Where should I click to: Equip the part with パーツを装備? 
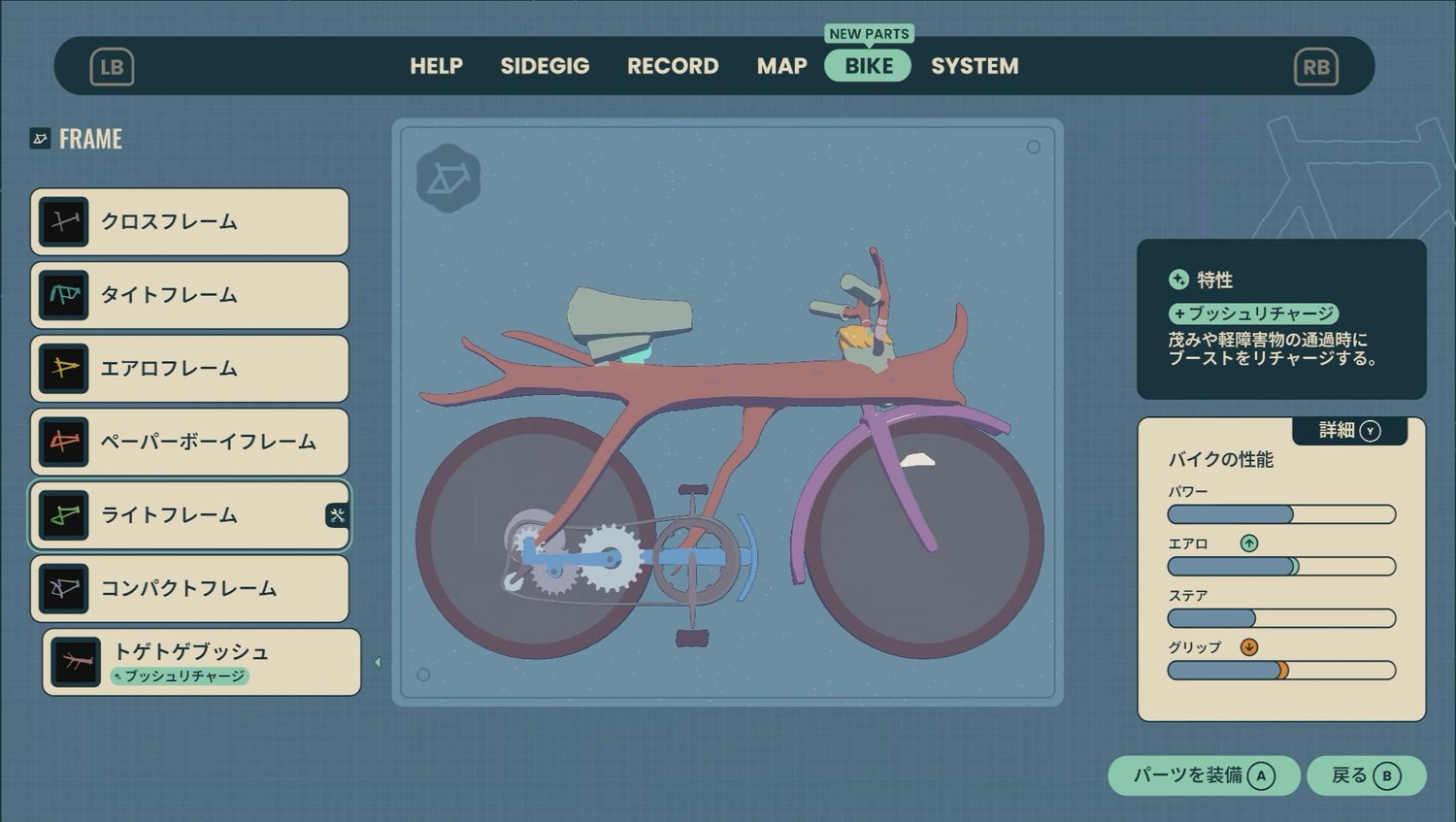[1204, 775]
